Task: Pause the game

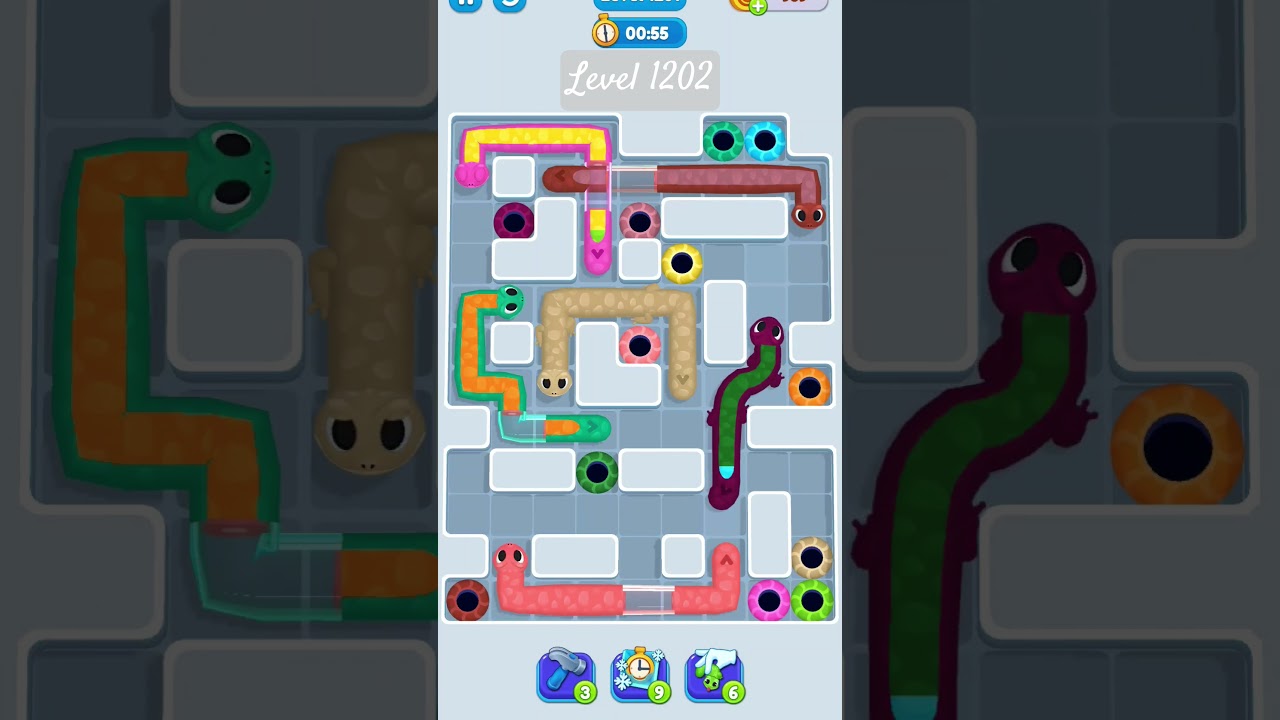Action: (465, 3)
